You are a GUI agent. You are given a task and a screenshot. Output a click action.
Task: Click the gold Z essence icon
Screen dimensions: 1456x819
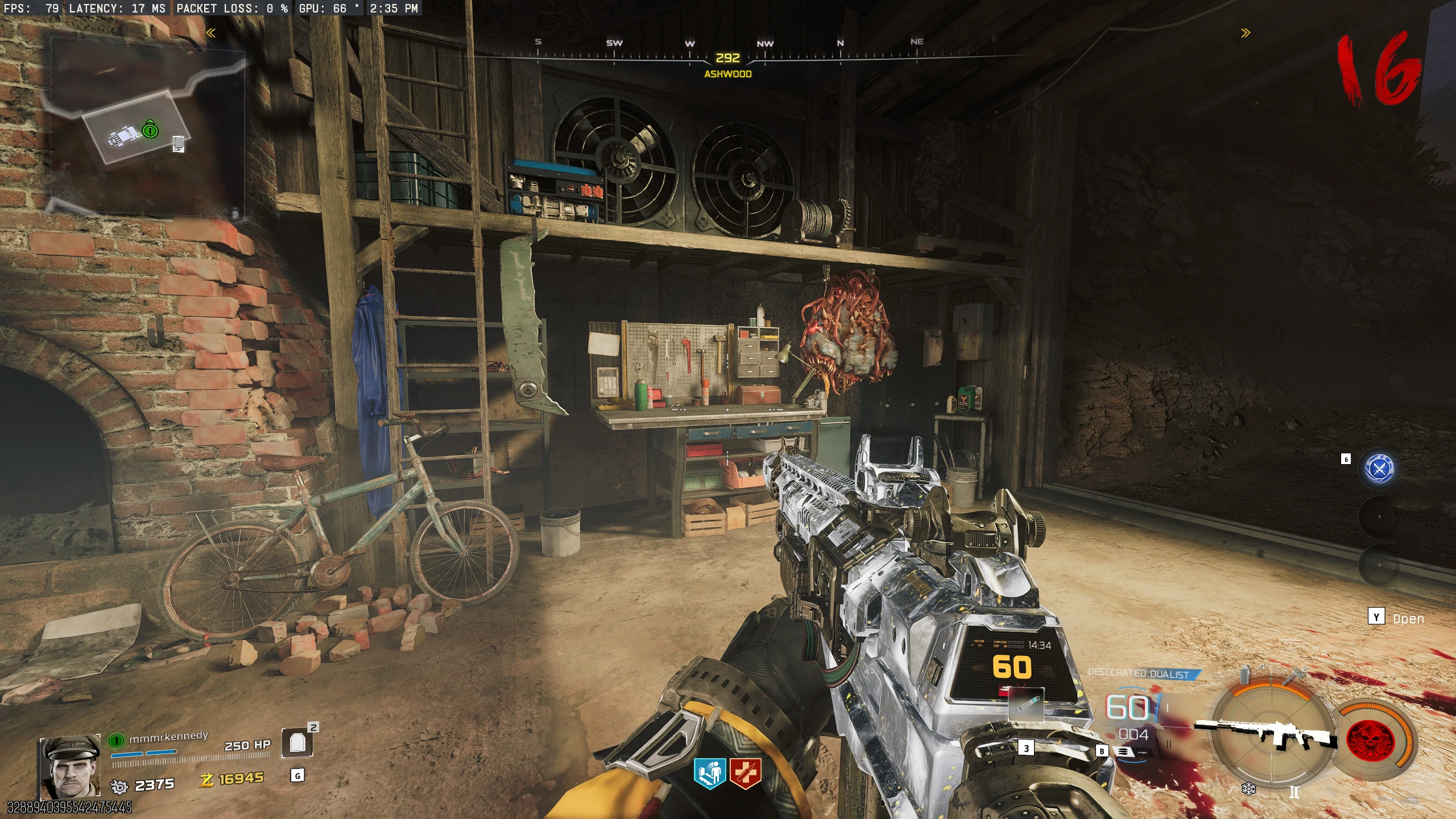coord(206,780)
